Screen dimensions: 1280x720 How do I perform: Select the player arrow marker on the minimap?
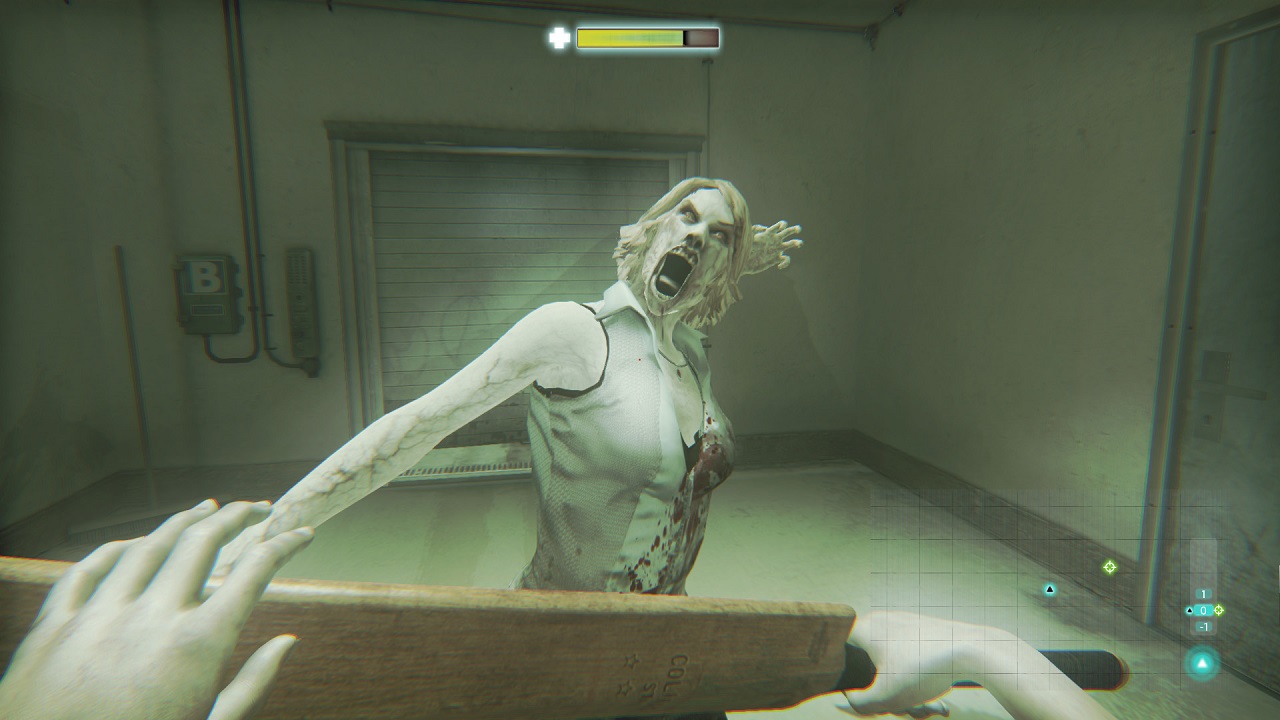click(x=1050, y=590)
